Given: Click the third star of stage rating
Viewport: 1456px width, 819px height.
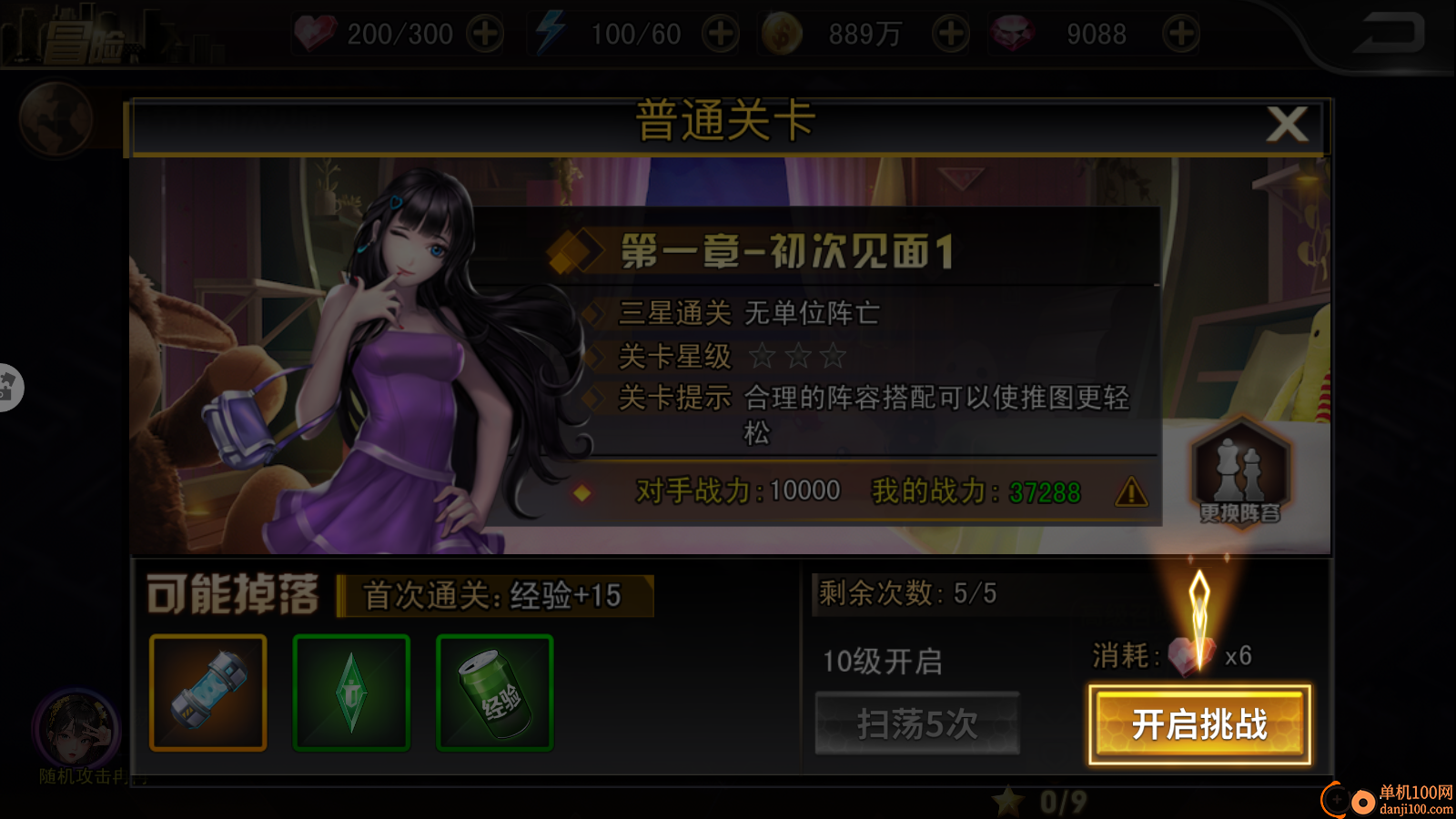Looking at the screenshot, I should [834, 358].
